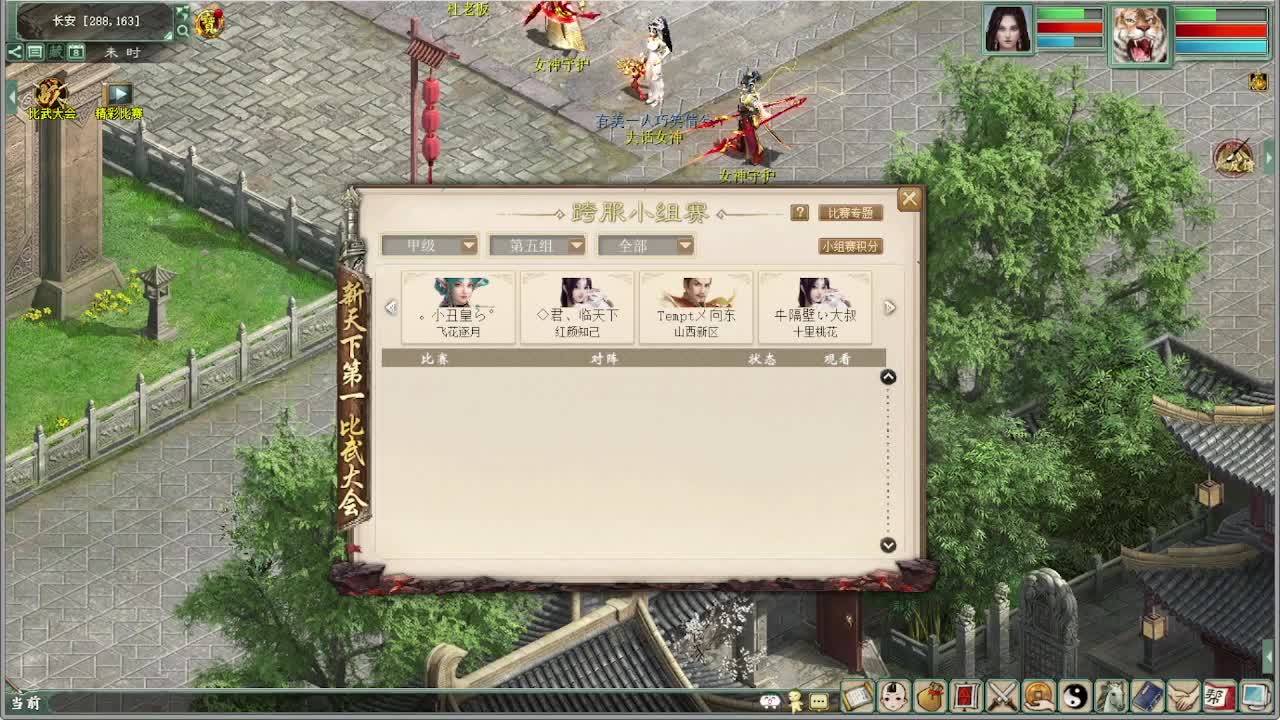Open the 比武大会 tournament icon
Viewport: 1280px width, 720px height.
[49, 93]
